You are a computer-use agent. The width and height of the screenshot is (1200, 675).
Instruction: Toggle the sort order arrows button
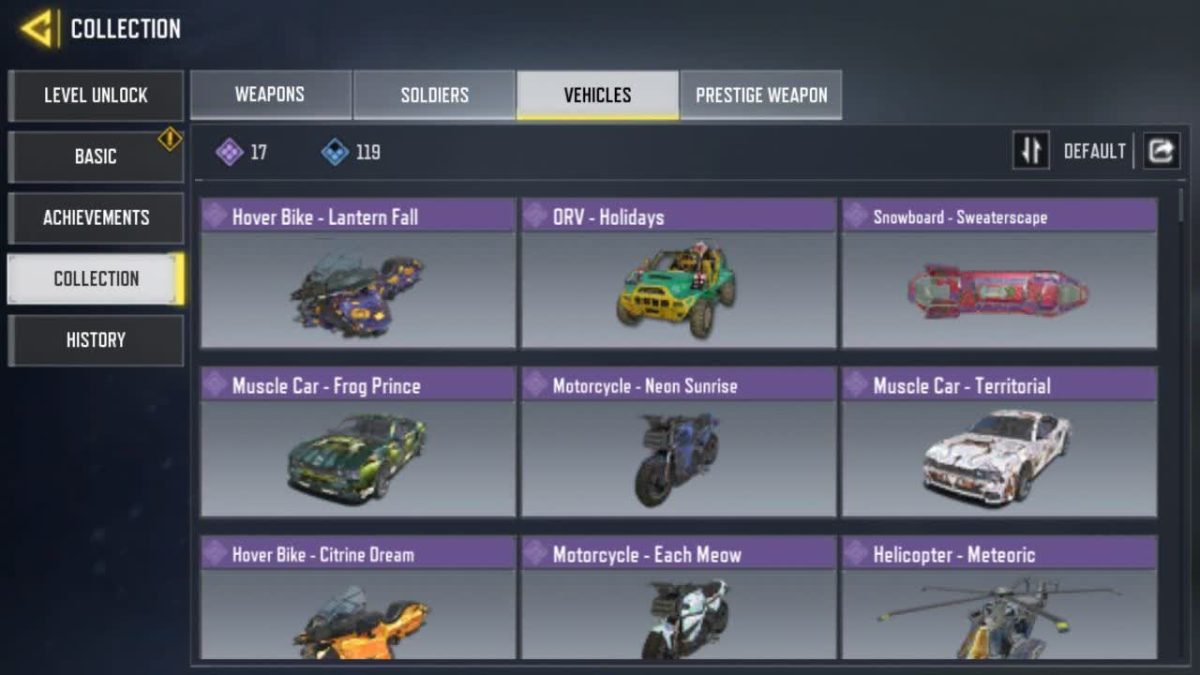[1031, 151]
